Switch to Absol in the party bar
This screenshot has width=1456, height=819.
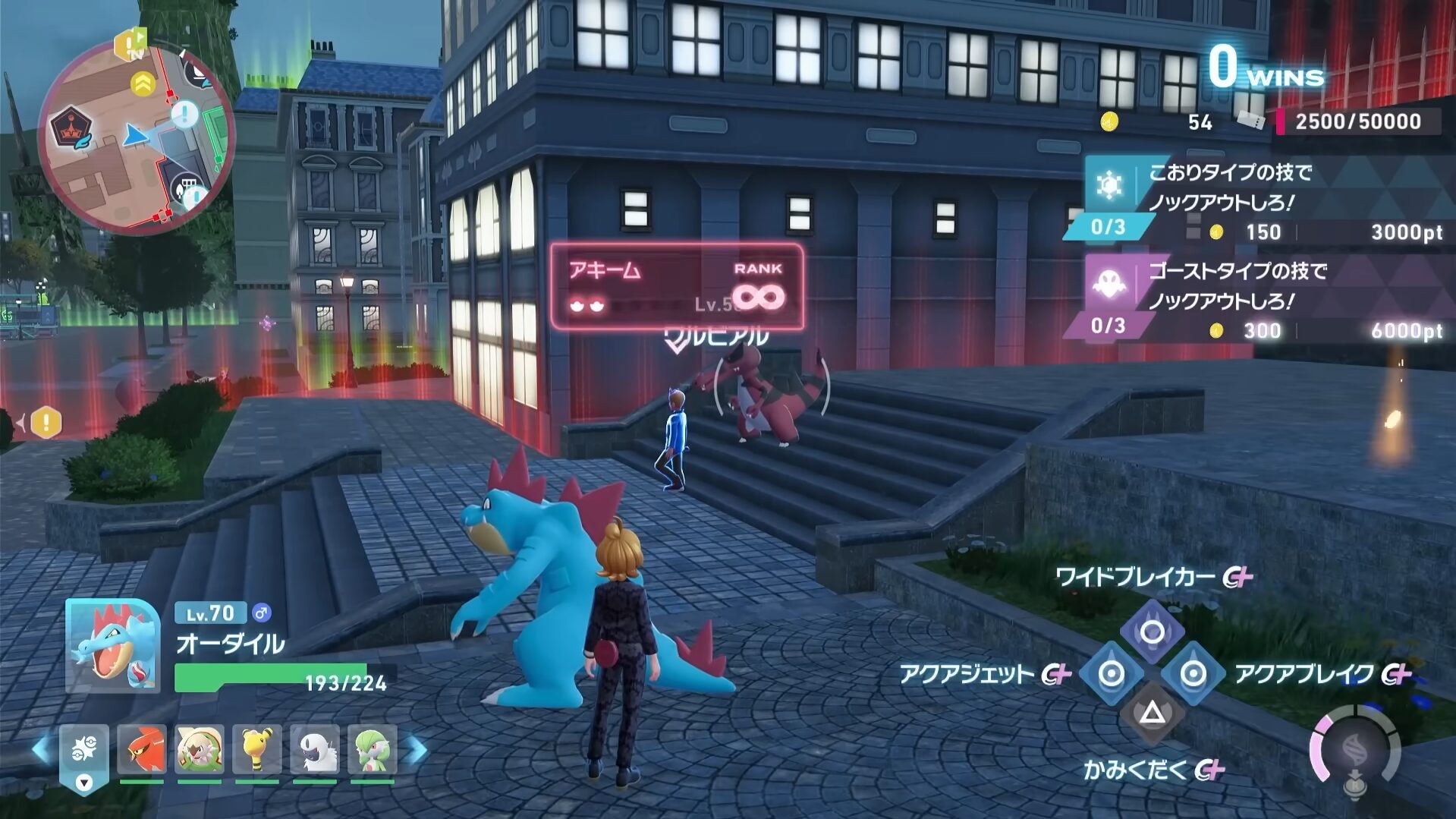315,749
